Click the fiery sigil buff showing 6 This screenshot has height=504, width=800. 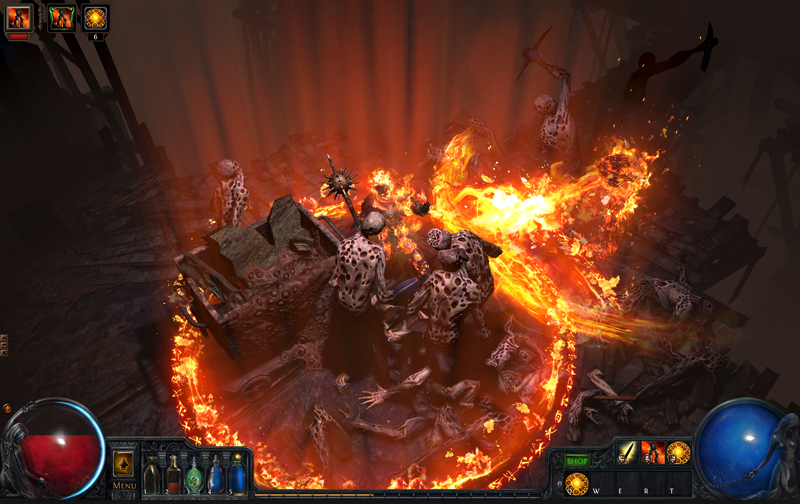pos(95,17)
